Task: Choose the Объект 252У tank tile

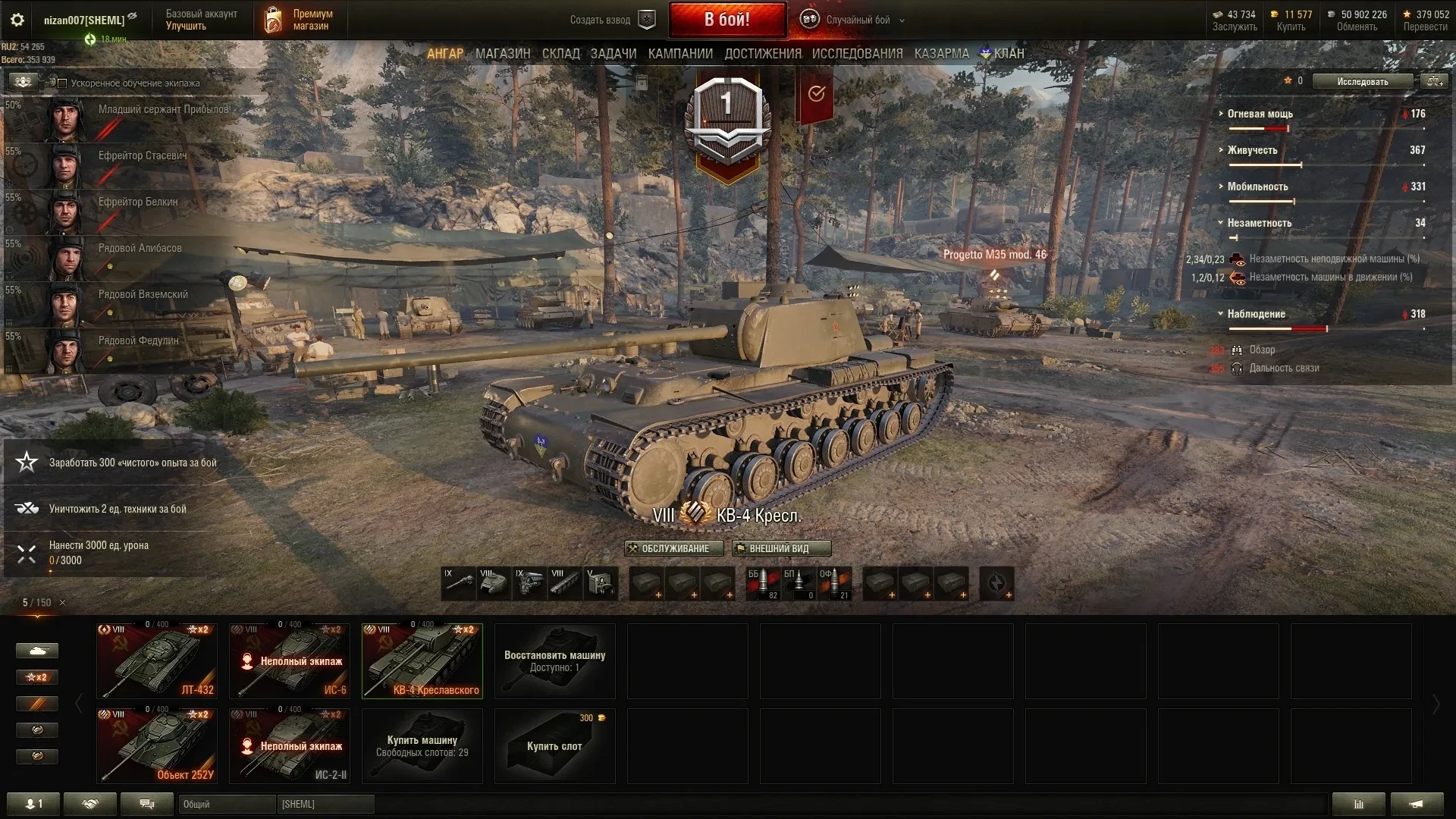Action: pos(157,745)
